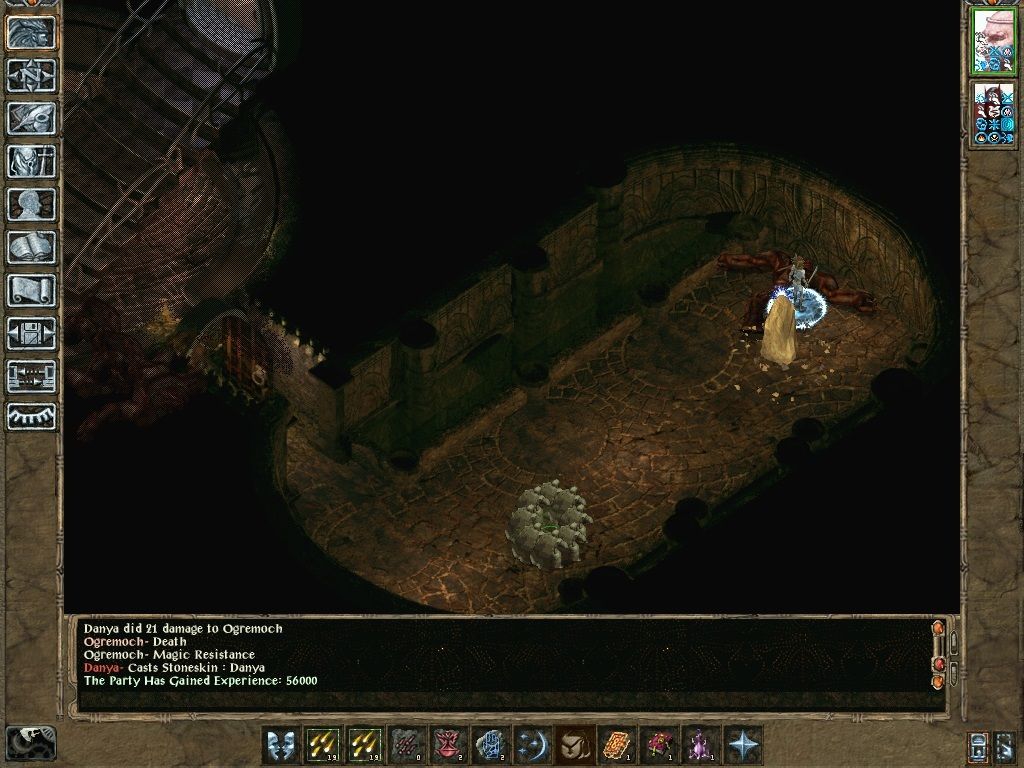Rest the party using the closed eye button
This screenshot has width=1024, height=768.
click(32, 416)
